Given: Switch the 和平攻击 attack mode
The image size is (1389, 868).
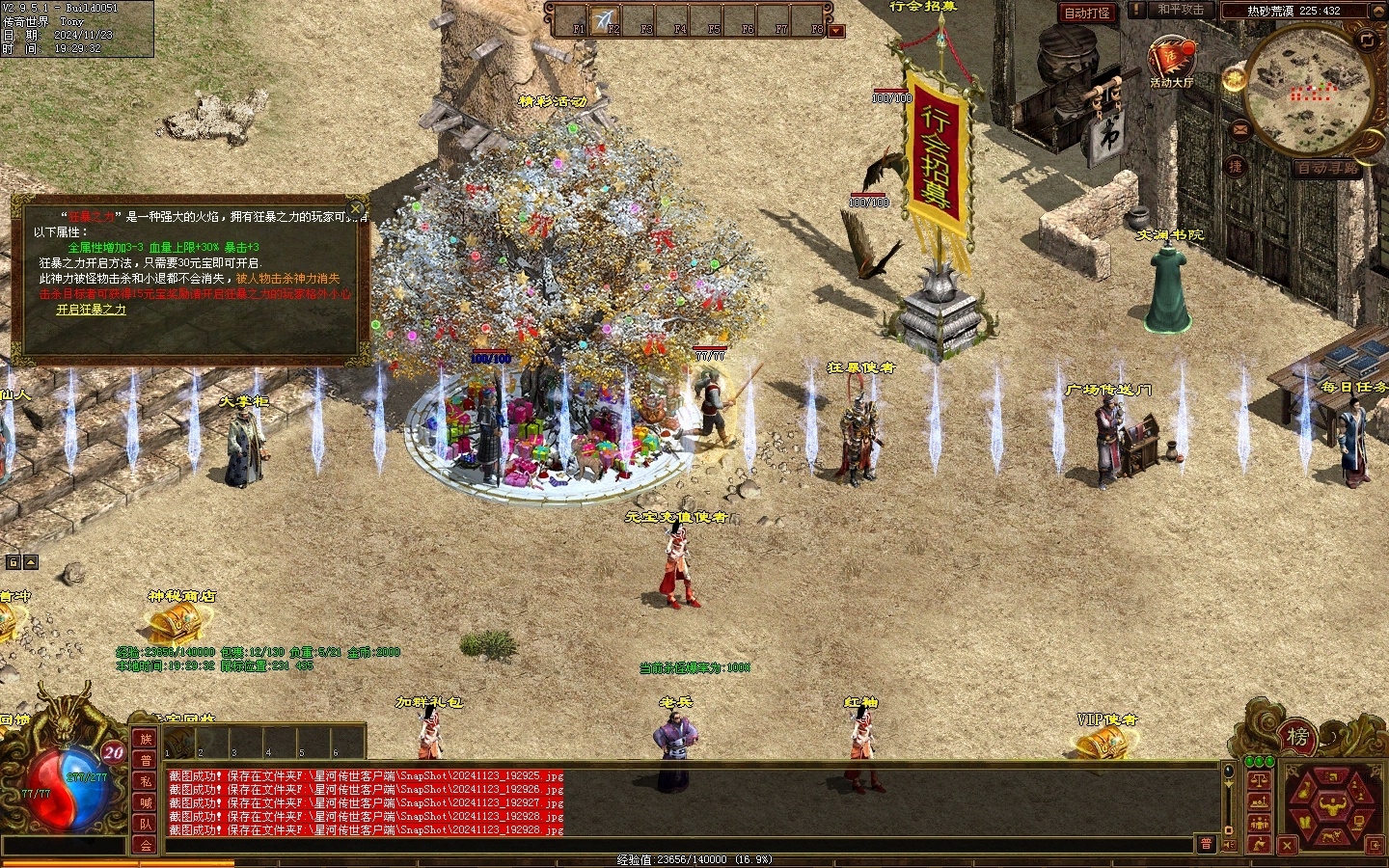Looking at the screenshot, I should pos(1181,10).
